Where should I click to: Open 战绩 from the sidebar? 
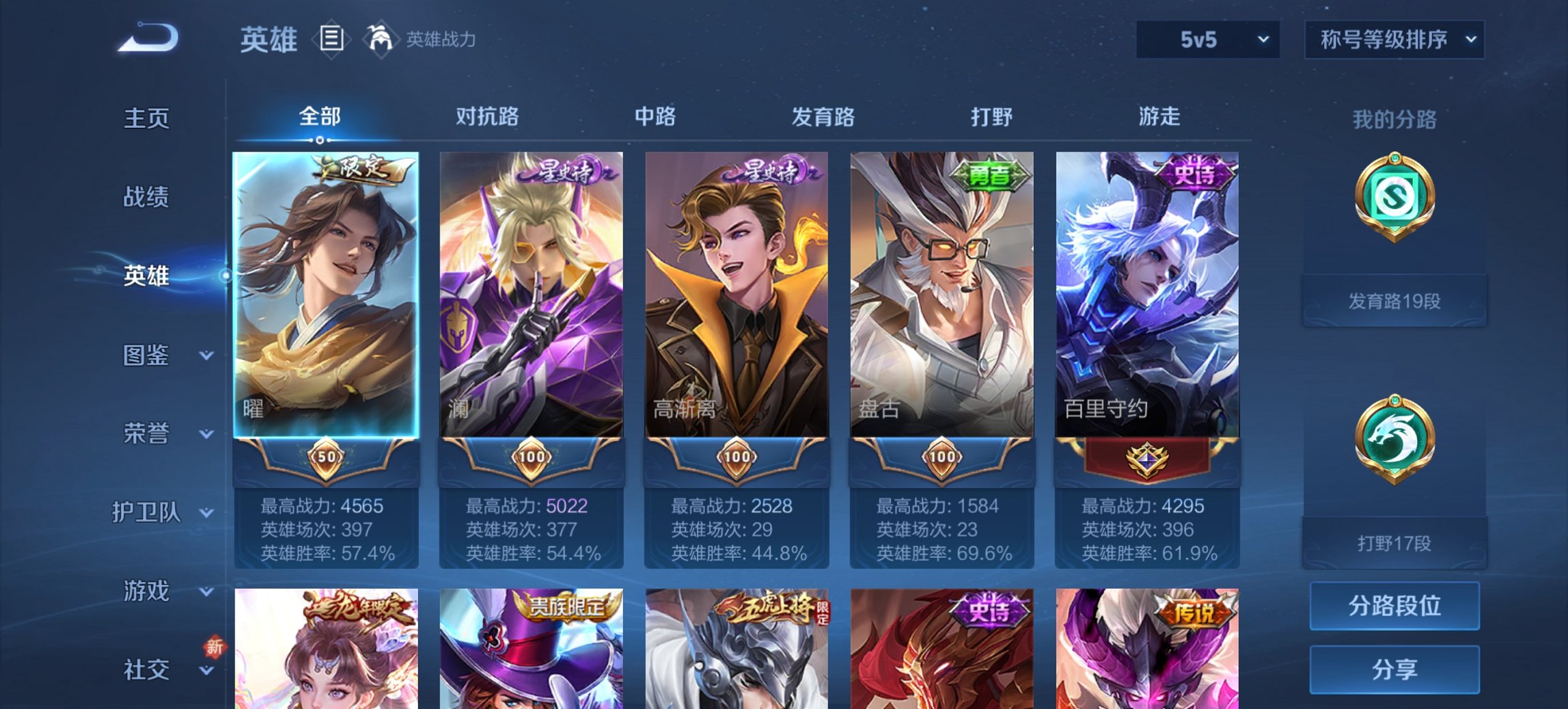coord(147,198)
